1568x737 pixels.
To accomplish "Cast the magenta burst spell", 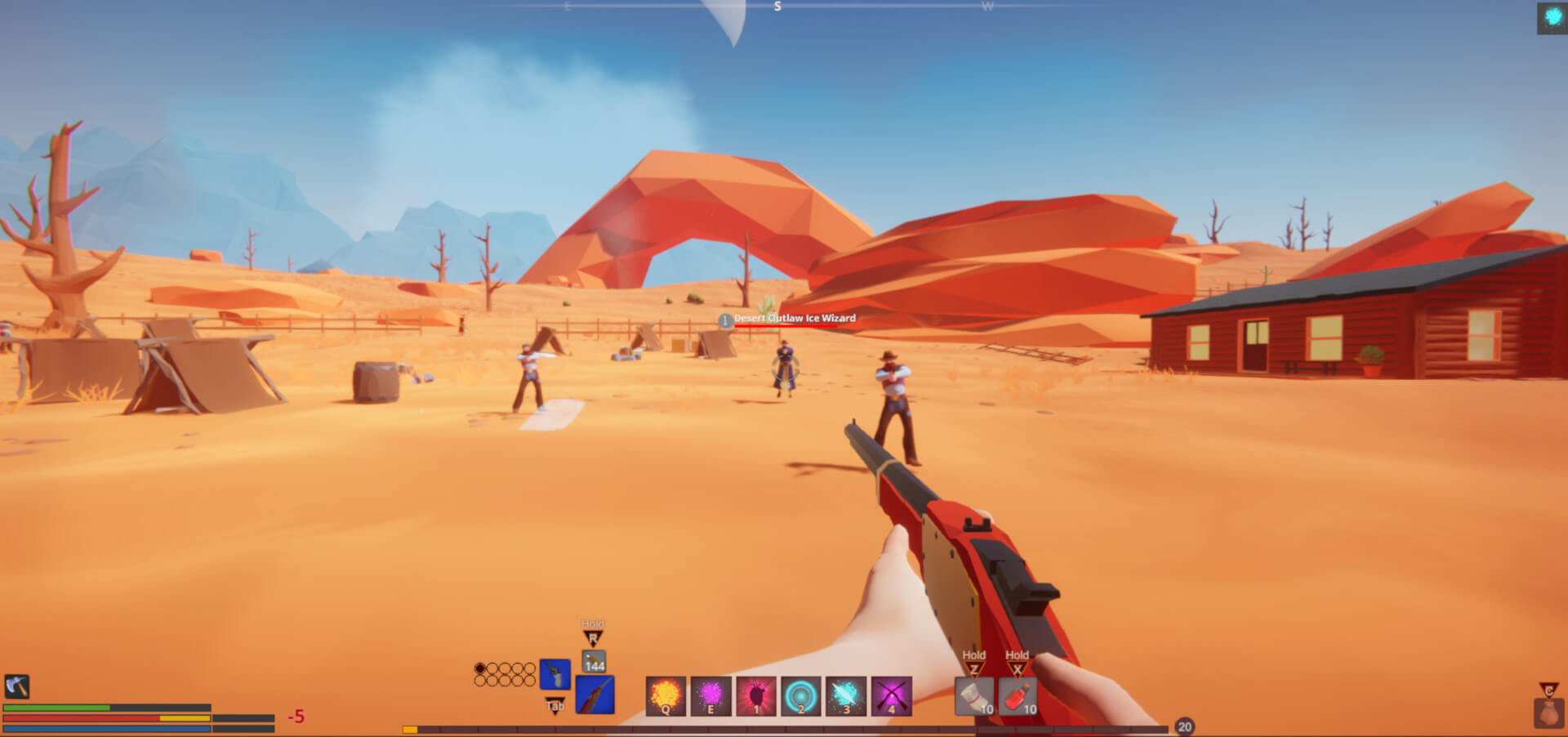I will [710, 696].
